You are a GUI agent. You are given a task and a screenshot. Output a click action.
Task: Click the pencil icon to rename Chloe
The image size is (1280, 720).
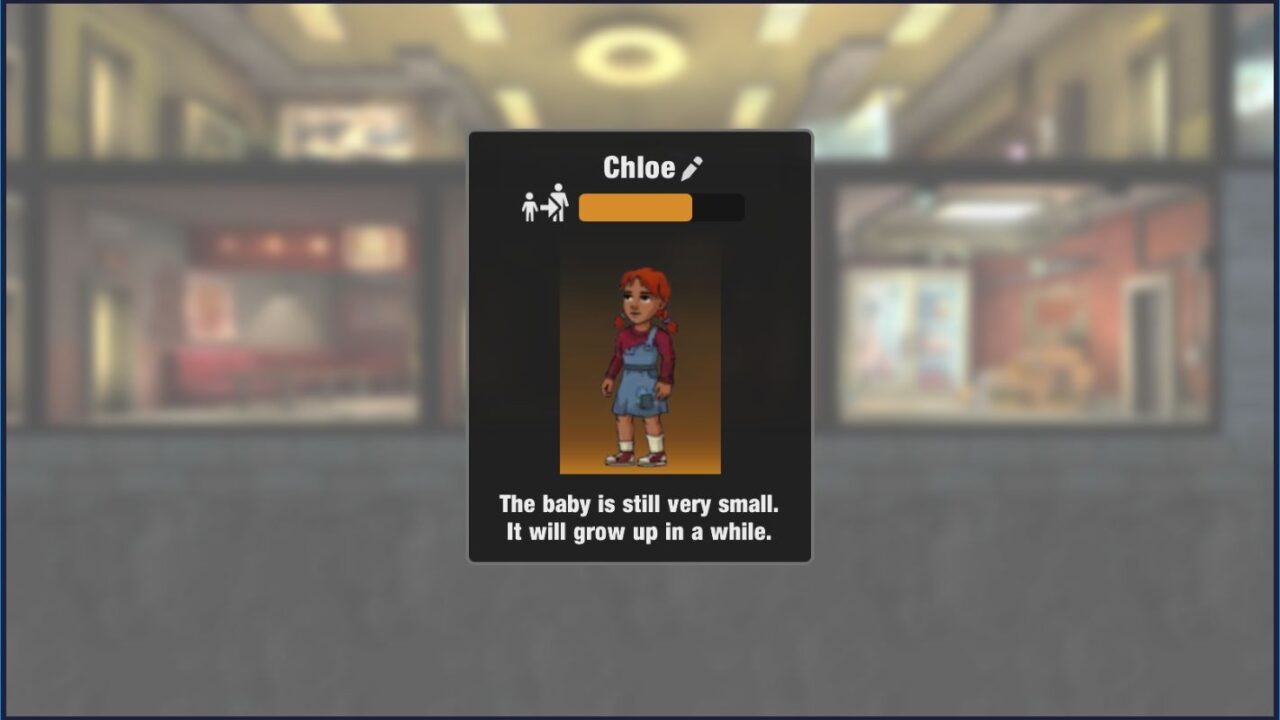click(692, 168)
